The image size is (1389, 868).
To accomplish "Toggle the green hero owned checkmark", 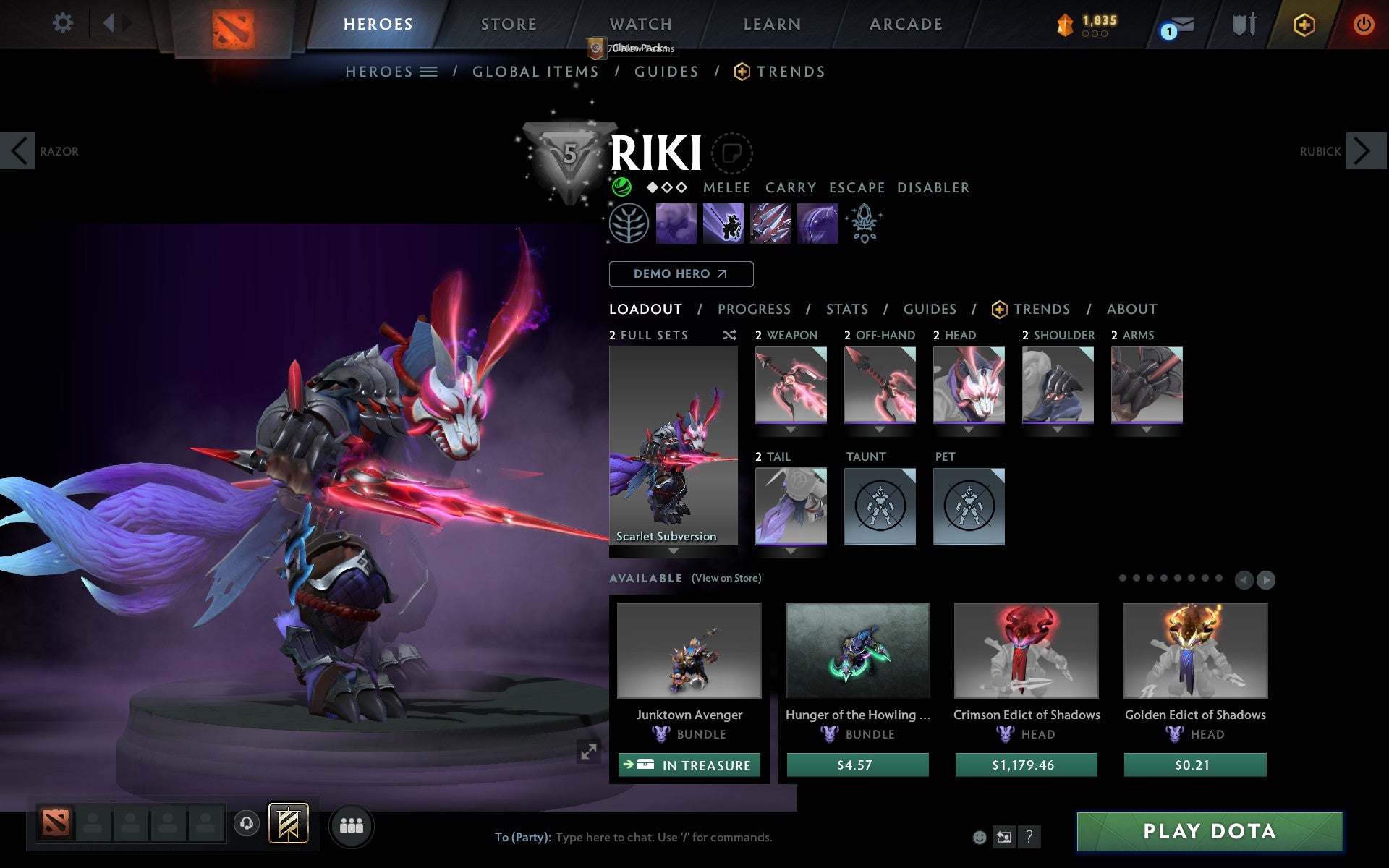I will (x=622, y=187).
